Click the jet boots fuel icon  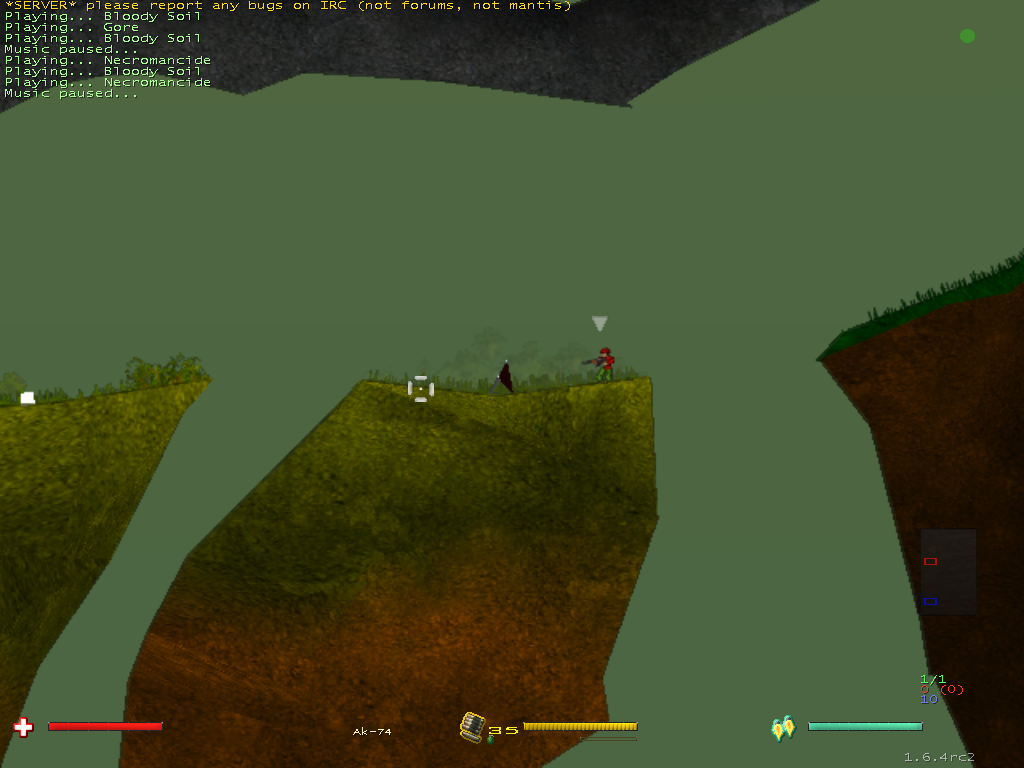(783, 727)
